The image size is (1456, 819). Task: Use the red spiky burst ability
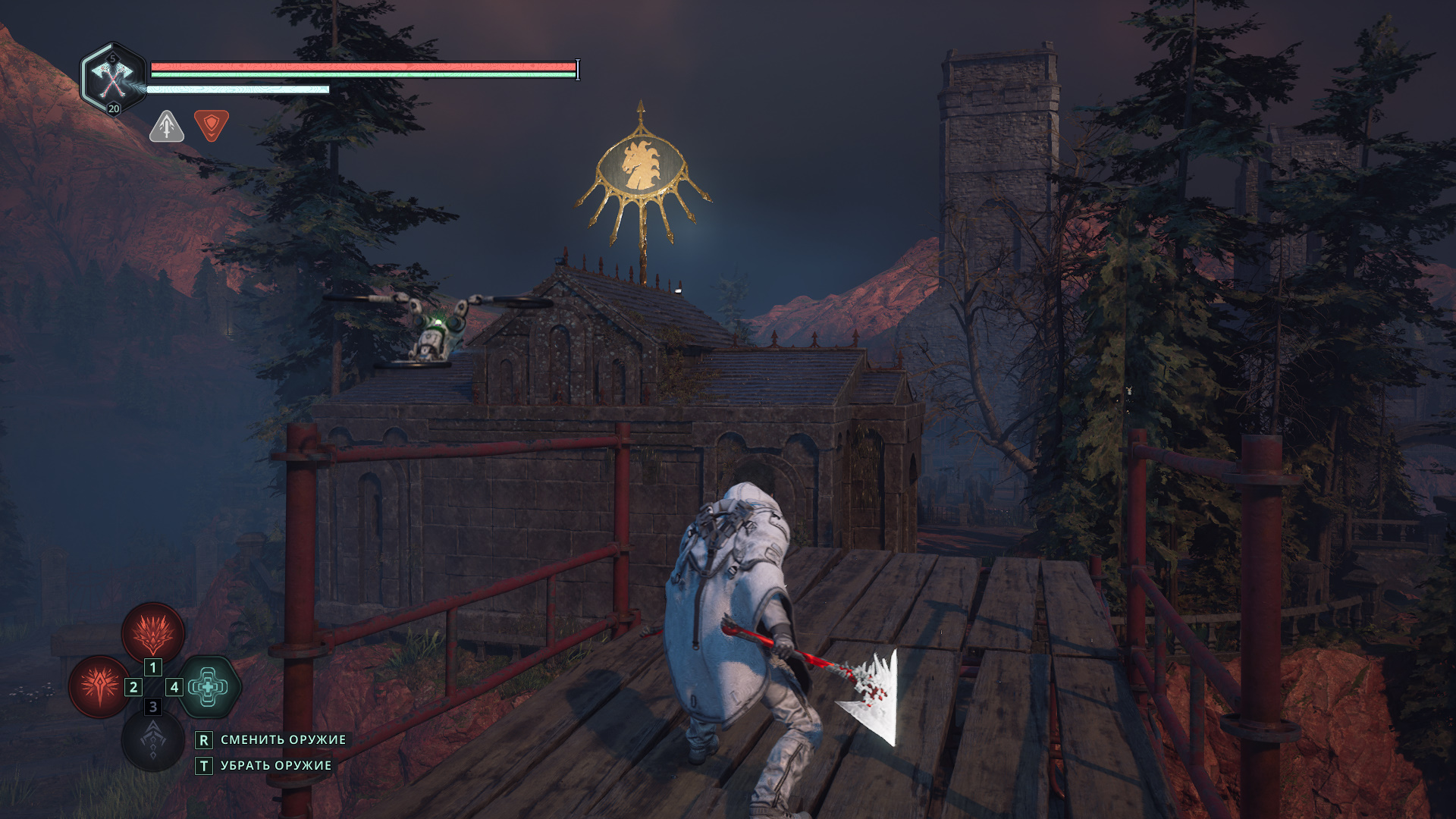click(99, 686)
